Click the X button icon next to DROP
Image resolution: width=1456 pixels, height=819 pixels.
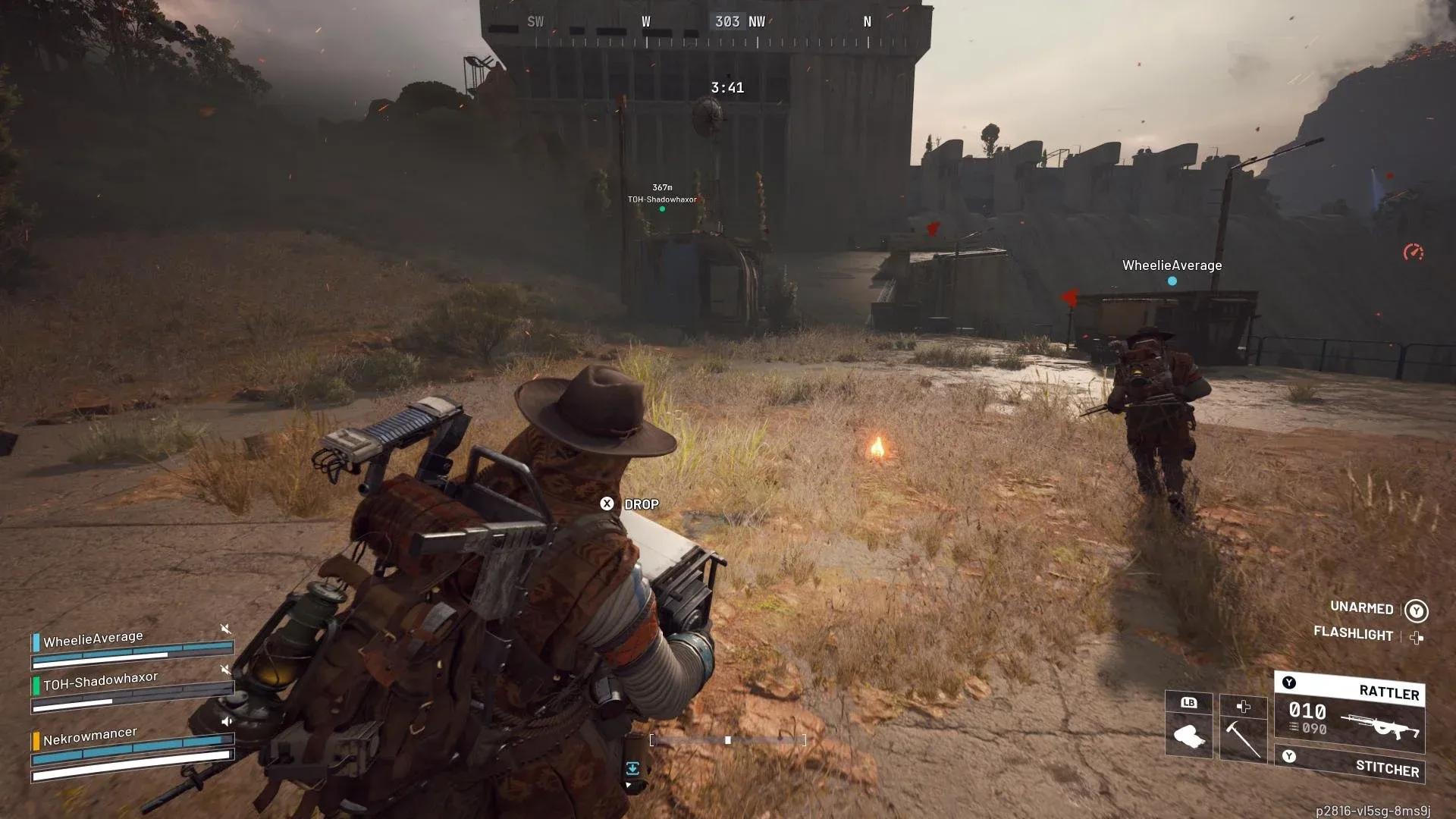[606, 504]
